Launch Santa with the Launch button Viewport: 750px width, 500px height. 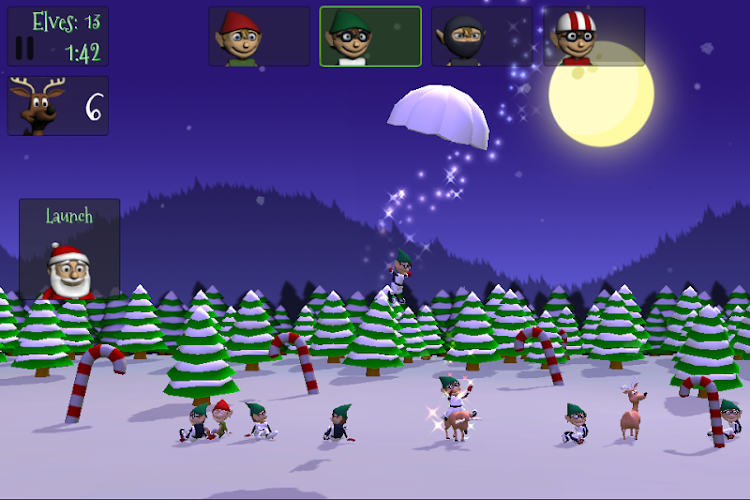click(x=69, y=250)
